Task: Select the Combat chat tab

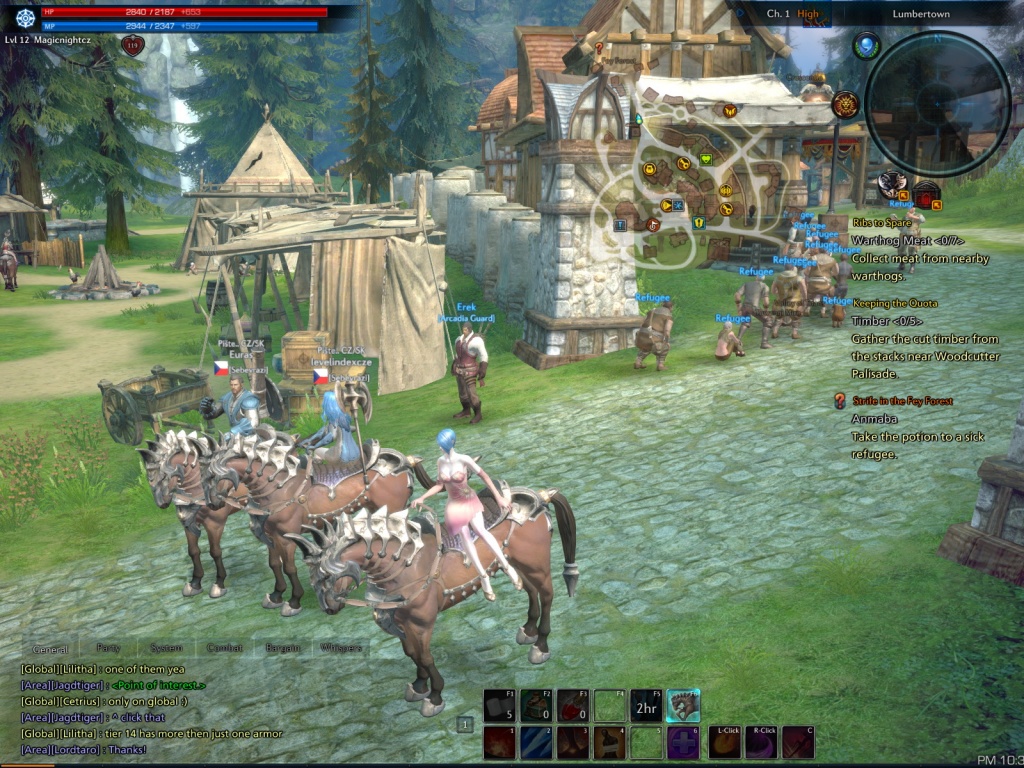Action: tap(224, 648)
